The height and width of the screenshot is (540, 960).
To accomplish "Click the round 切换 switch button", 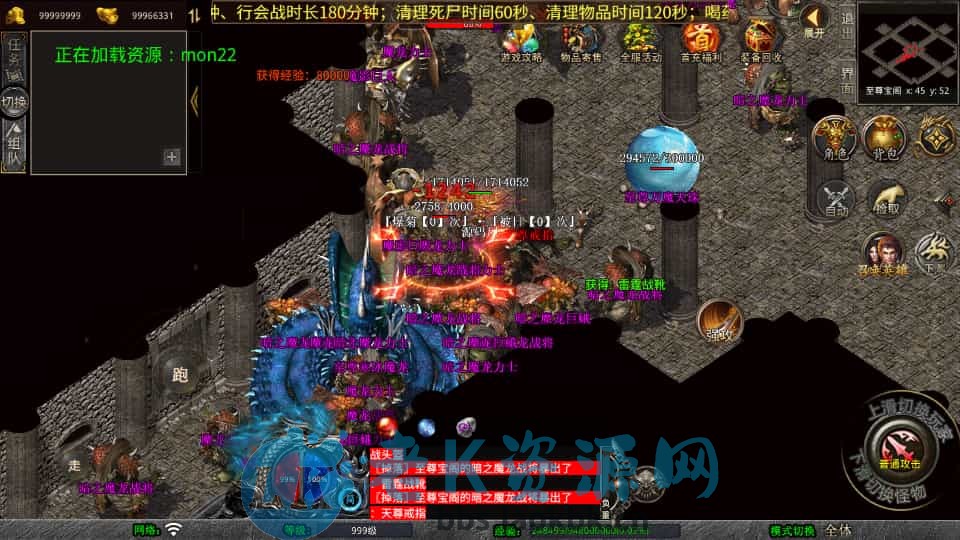I will pyautogui.click(x=14, y=102).
